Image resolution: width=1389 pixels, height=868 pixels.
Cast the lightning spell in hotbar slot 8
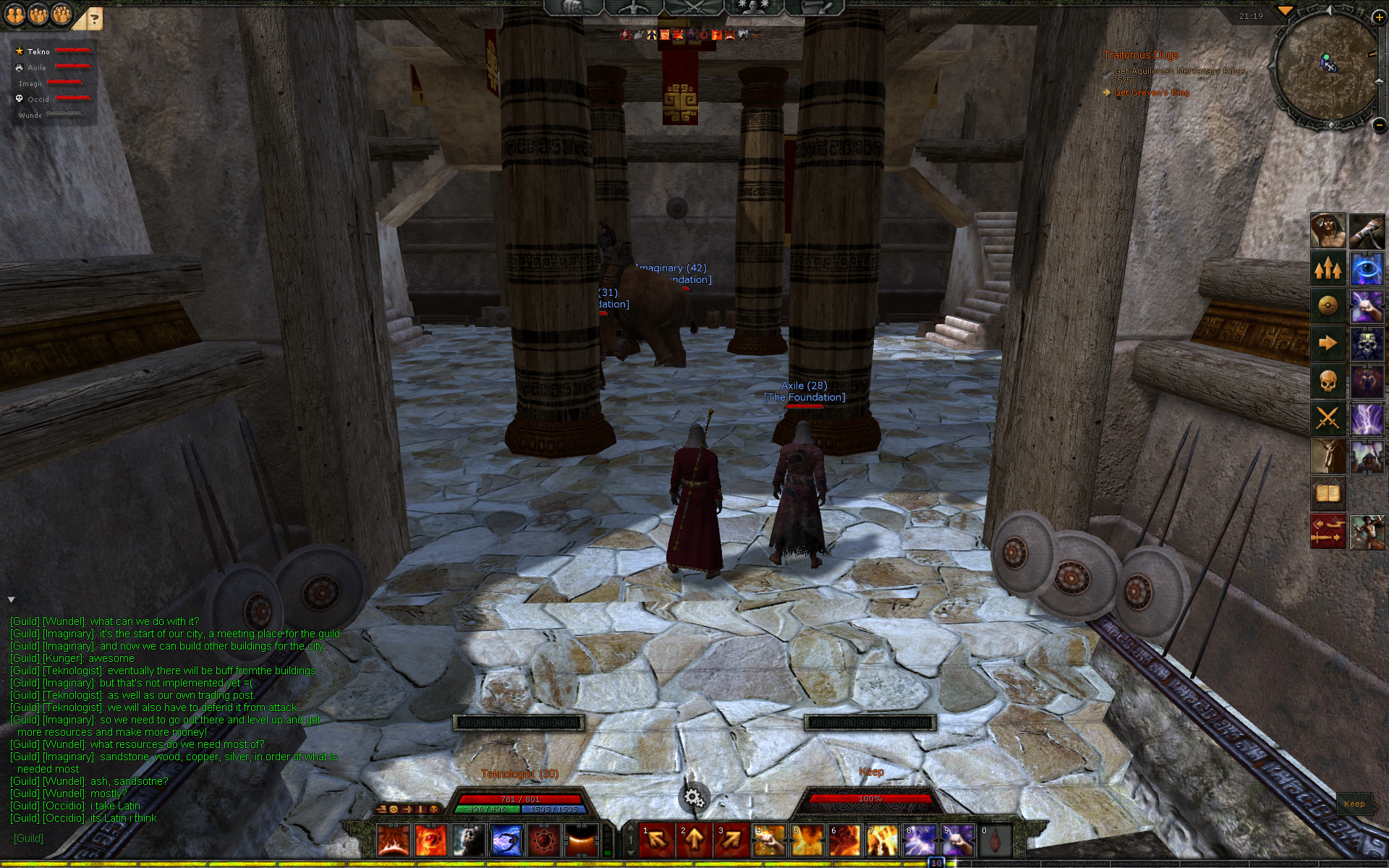(x=920, y=841)
